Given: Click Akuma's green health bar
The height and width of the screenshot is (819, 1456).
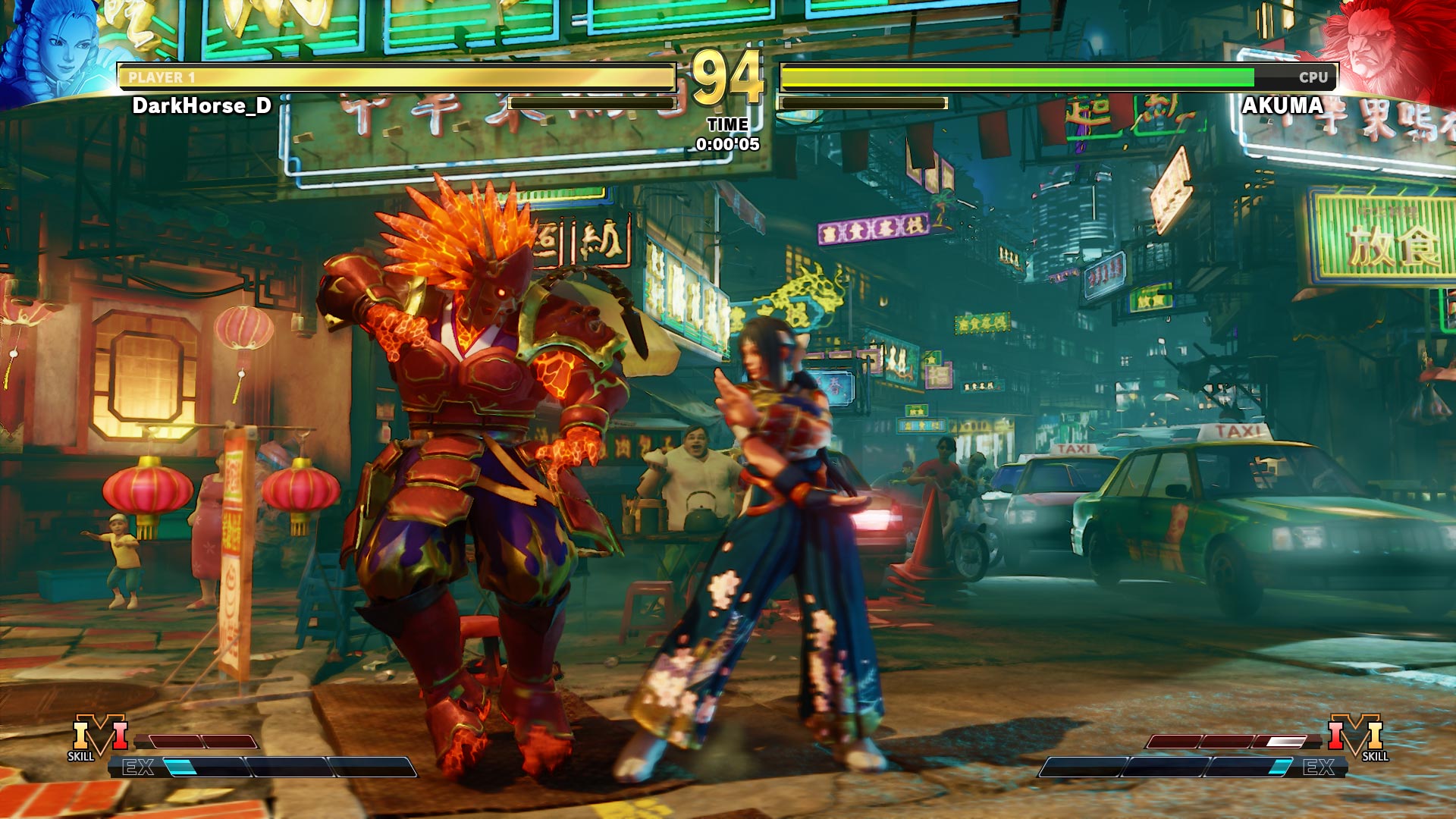Looking at the screenshot, I should click(1016, 76).
